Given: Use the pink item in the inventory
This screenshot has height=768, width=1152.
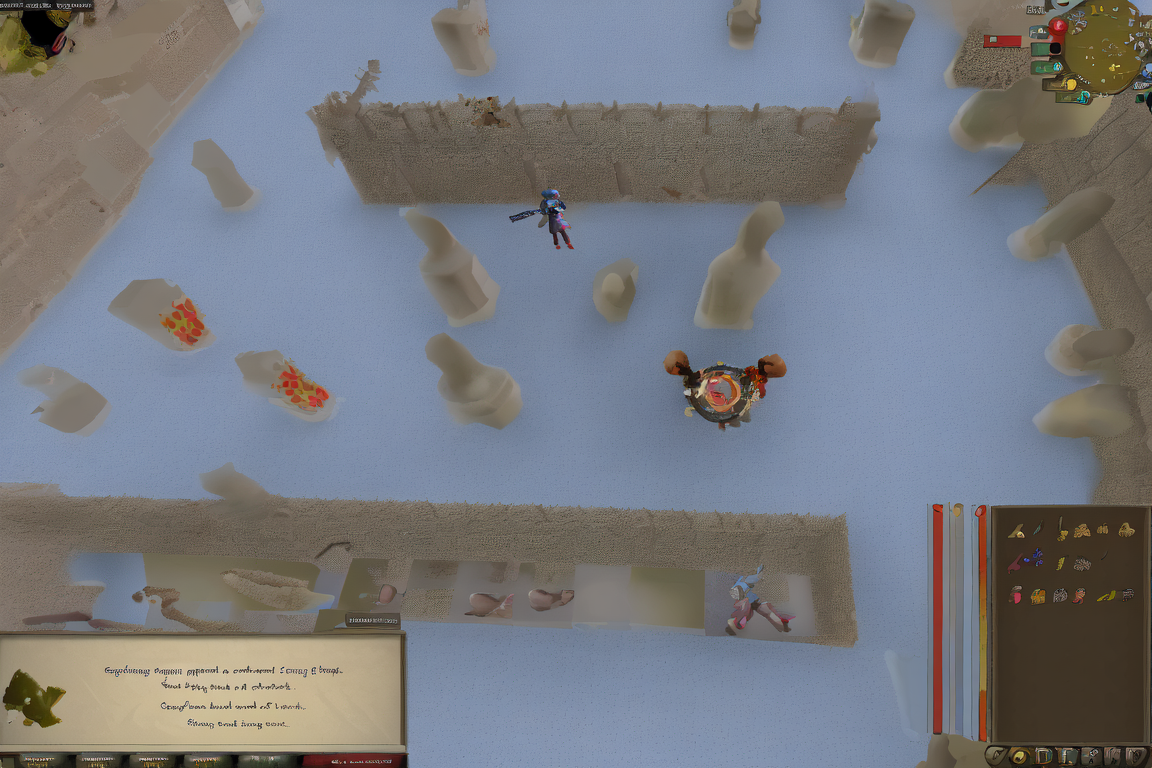Looking at the screenshot, I should (1017, 595).
